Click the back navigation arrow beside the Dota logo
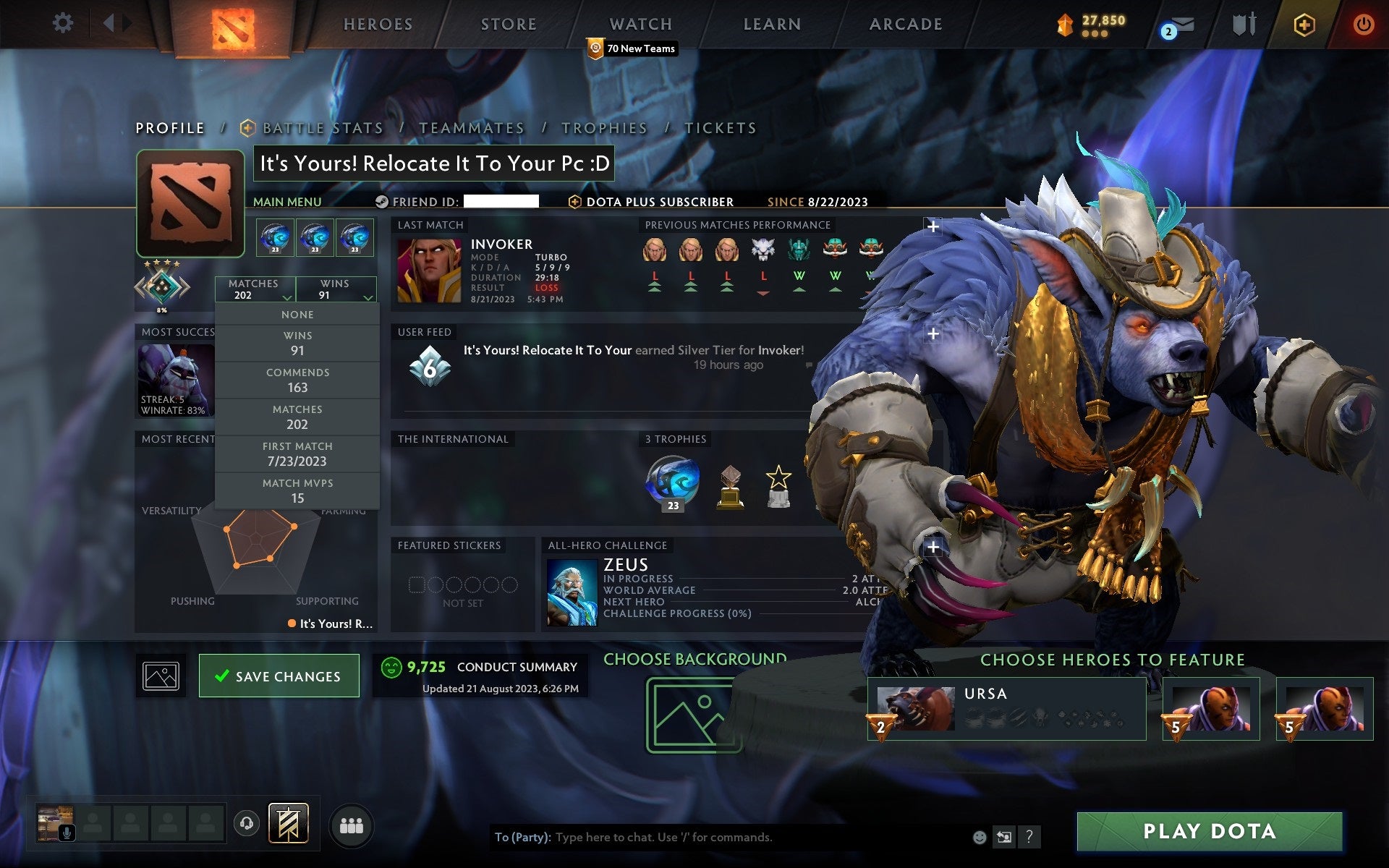 pos(110,23)
